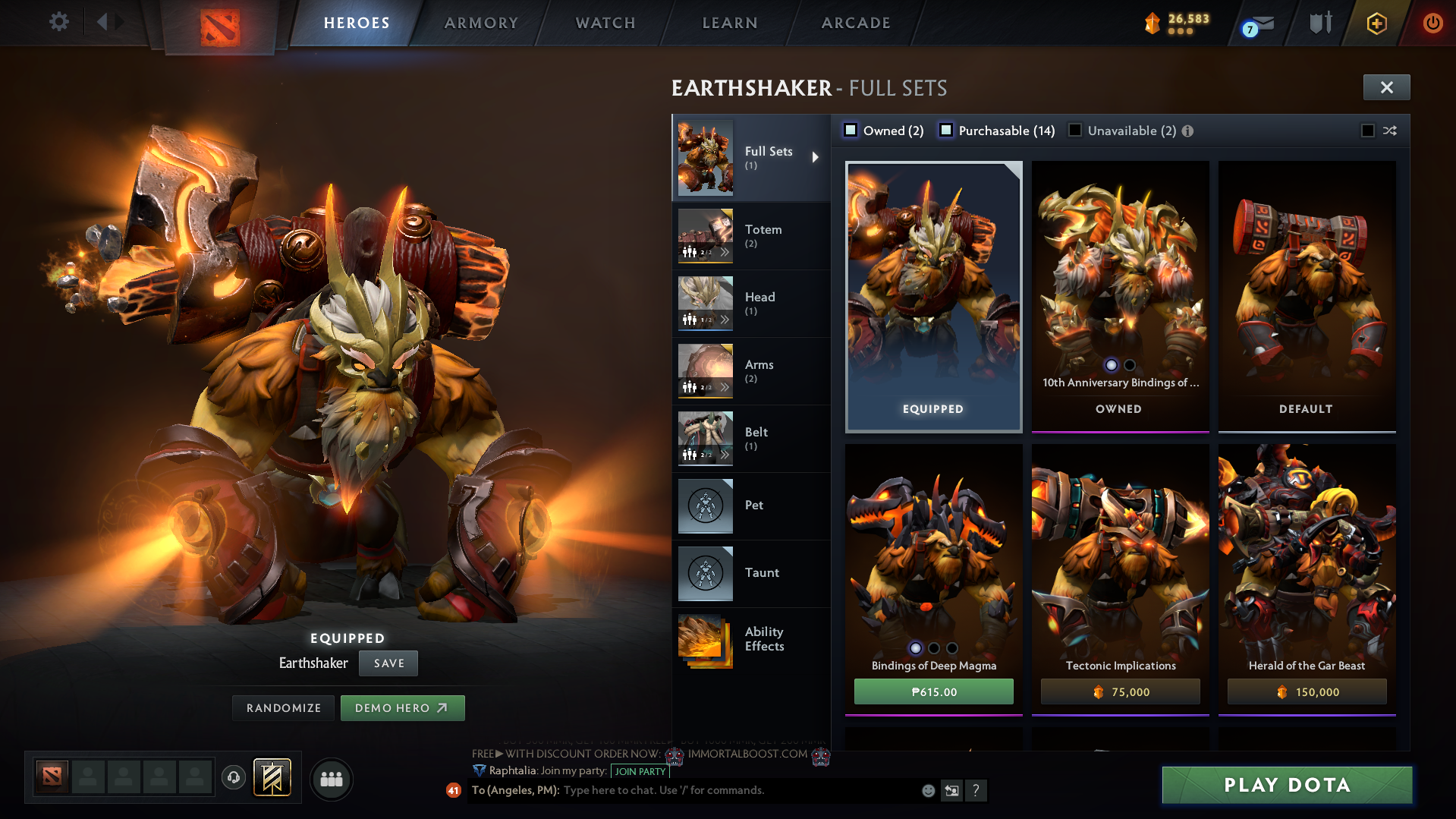Open the notifications envelope icon
The width and height of the screenshot is (1456, 819).
[x=1256, y=23]
